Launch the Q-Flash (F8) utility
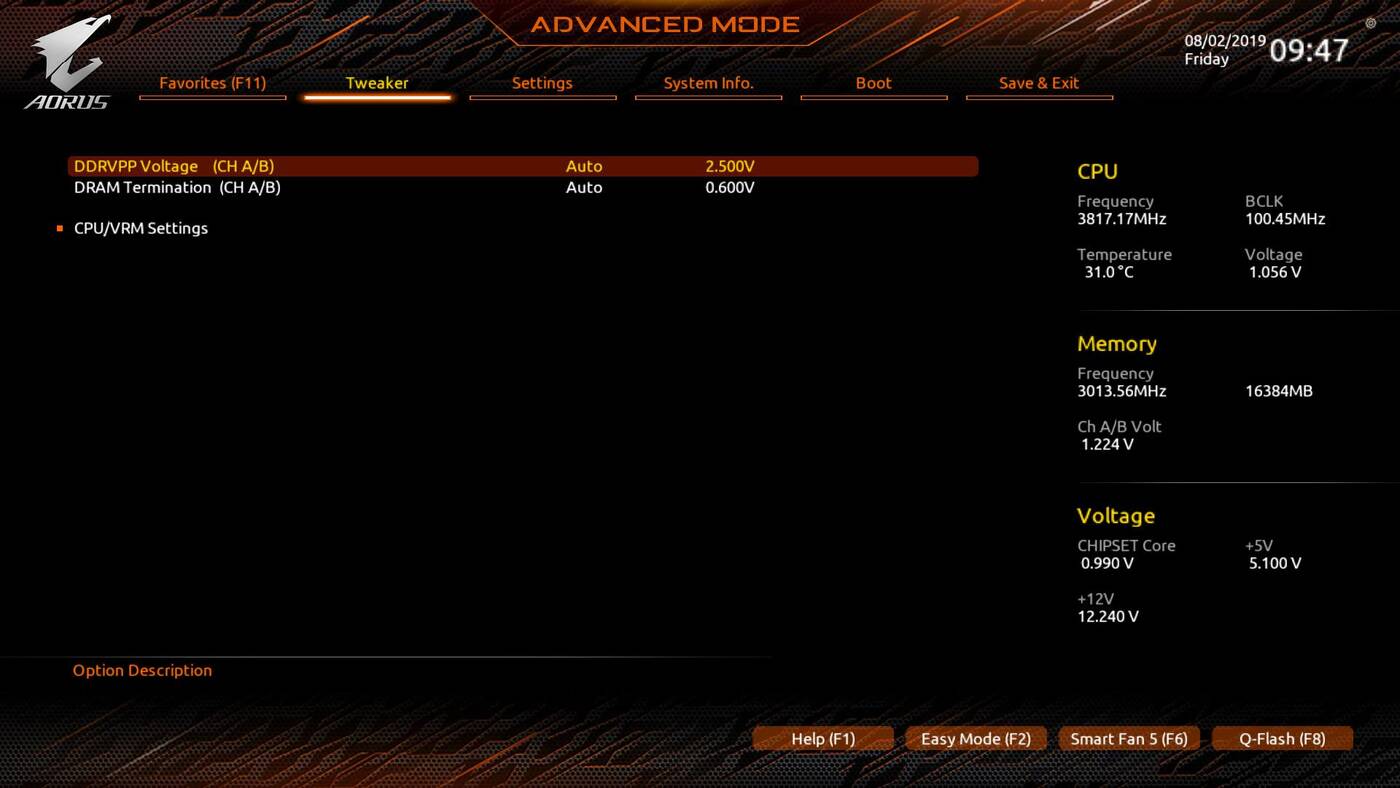Image resolution: width=1400 pixels, height=788 pixels. (1282, 739)
